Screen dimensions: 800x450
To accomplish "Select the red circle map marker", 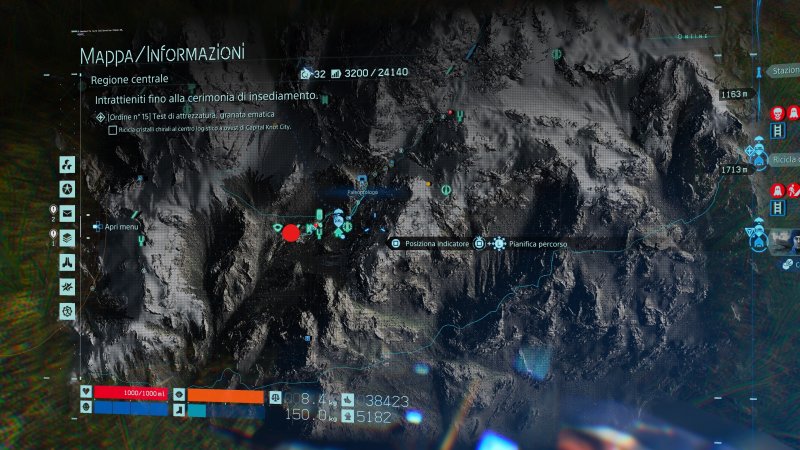I will click(x=291, y=233).
